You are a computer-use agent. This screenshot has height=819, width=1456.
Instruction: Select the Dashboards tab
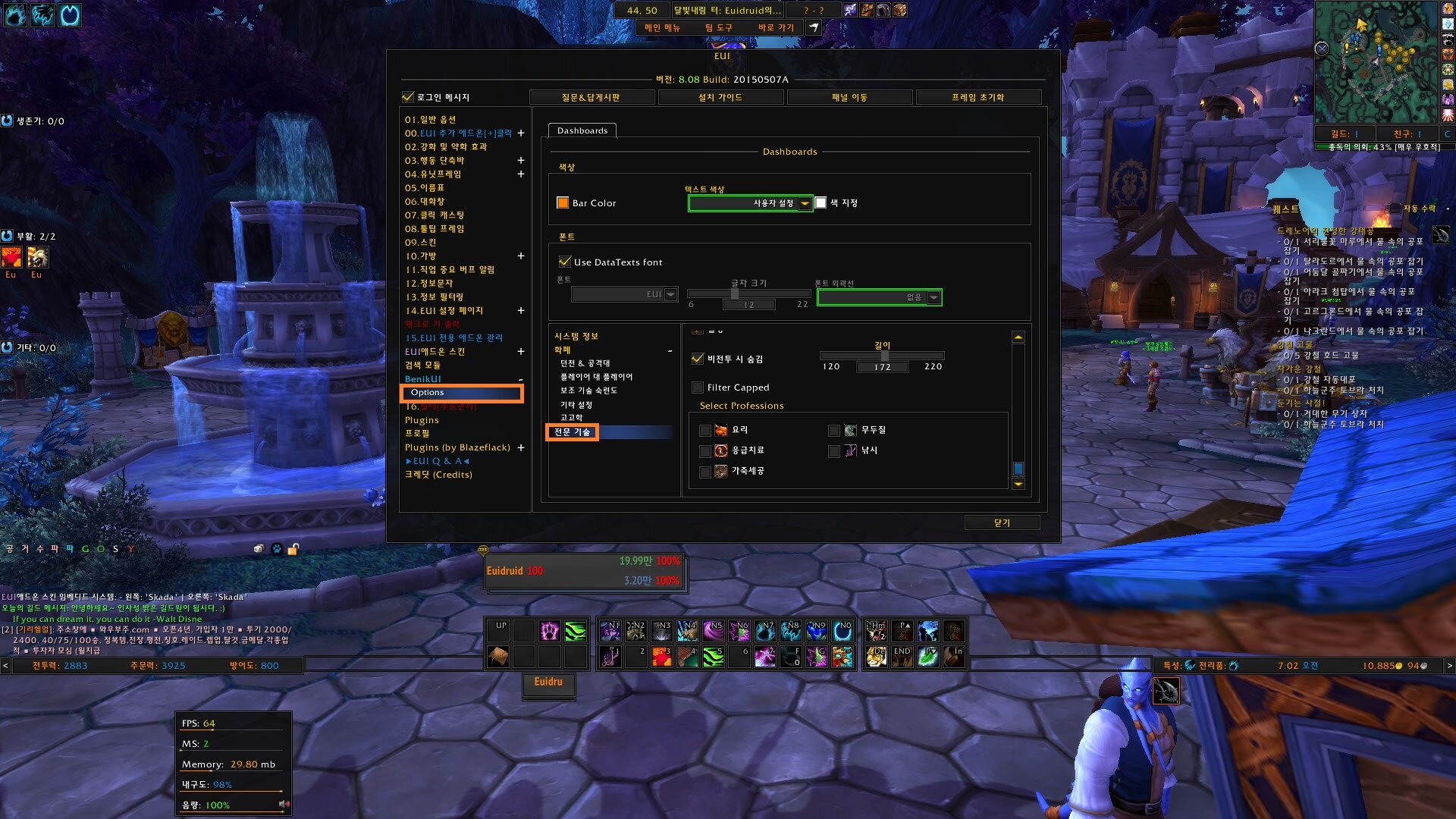click(x=582, y=130)
